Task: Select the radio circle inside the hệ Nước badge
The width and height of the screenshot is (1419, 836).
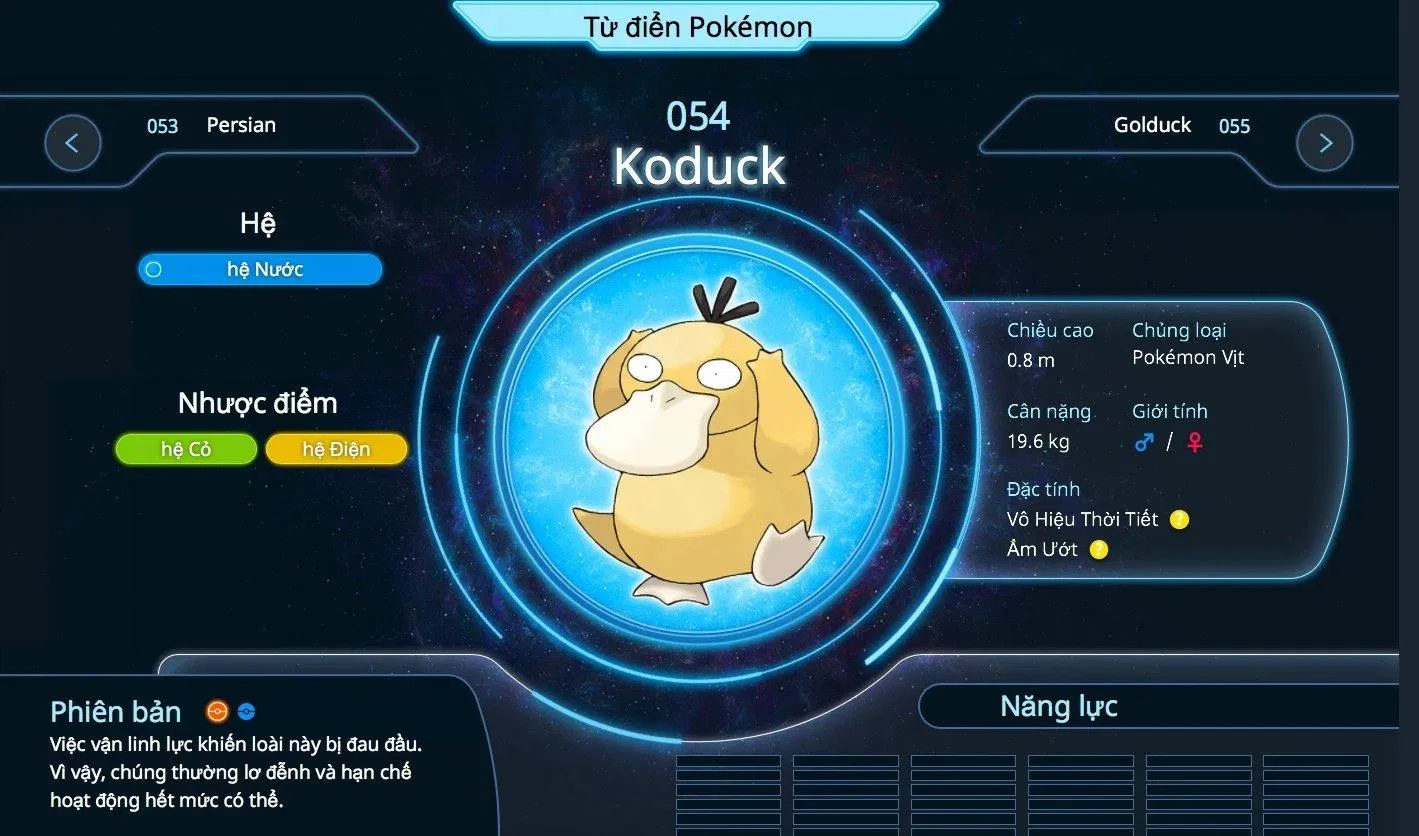Action: click(x=155, y=269)
